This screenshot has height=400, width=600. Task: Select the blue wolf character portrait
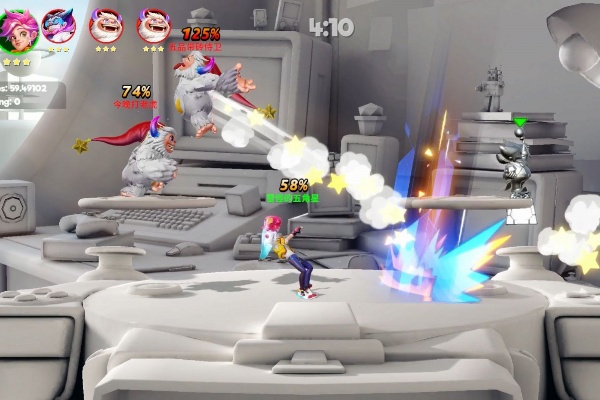tap(60, 24)
